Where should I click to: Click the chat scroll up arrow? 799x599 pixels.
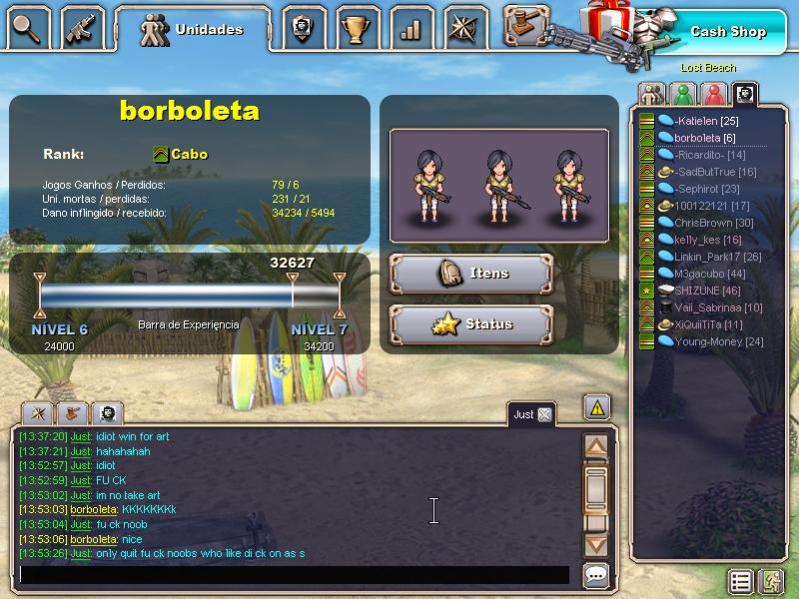[x=596, y=446]
